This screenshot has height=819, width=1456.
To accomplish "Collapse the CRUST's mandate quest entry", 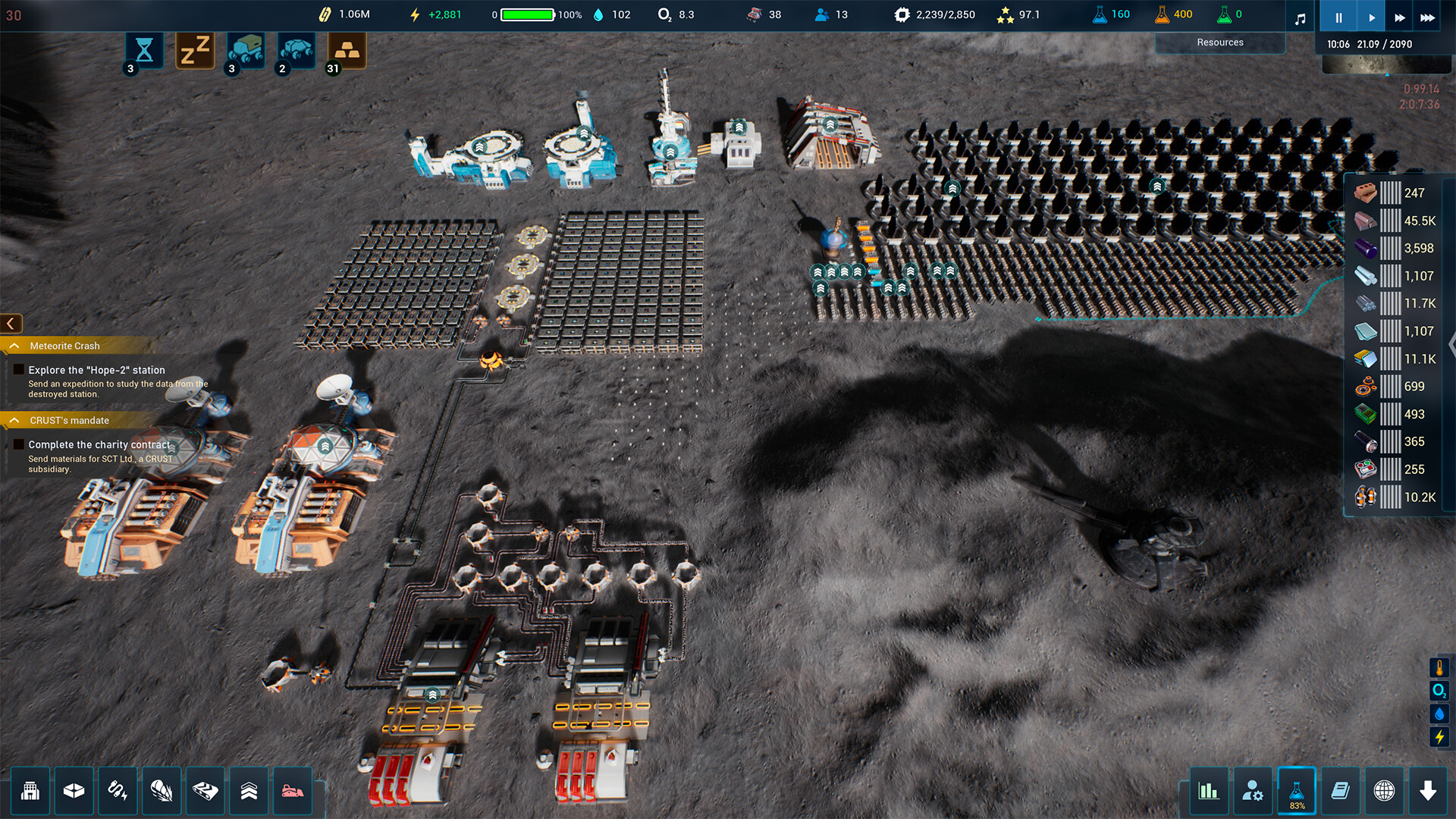I will click(13, 420).
